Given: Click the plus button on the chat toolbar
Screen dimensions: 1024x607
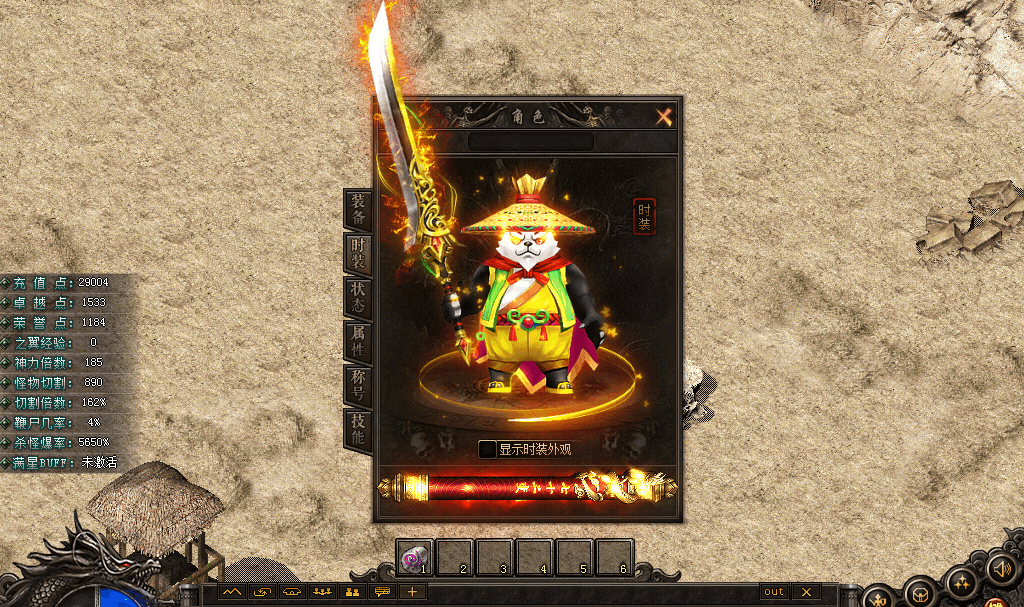Looking at the screenshot, I should point(412,592).
